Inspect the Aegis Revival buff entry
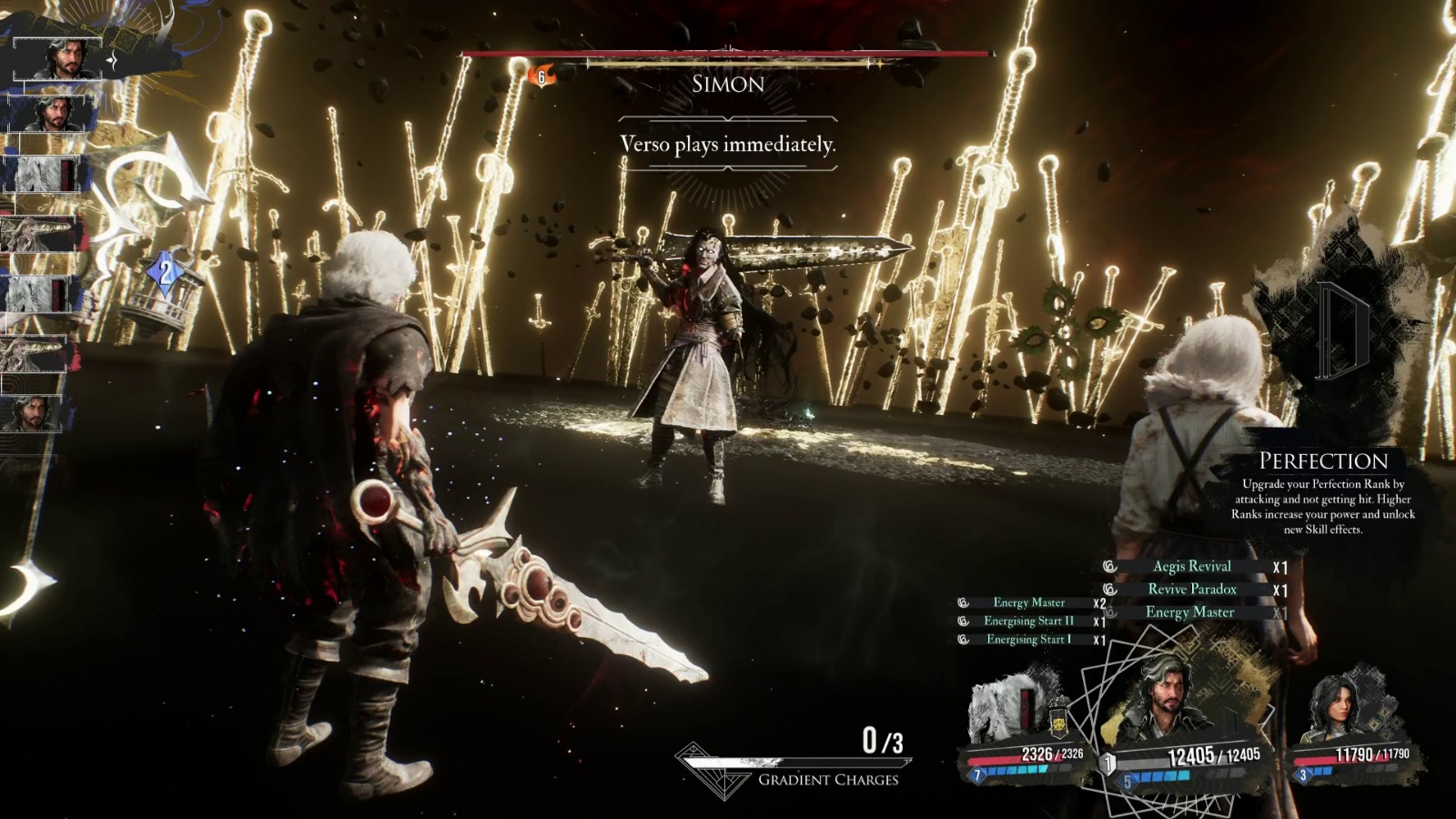1456x819 pixels. tap(1191, 566)
